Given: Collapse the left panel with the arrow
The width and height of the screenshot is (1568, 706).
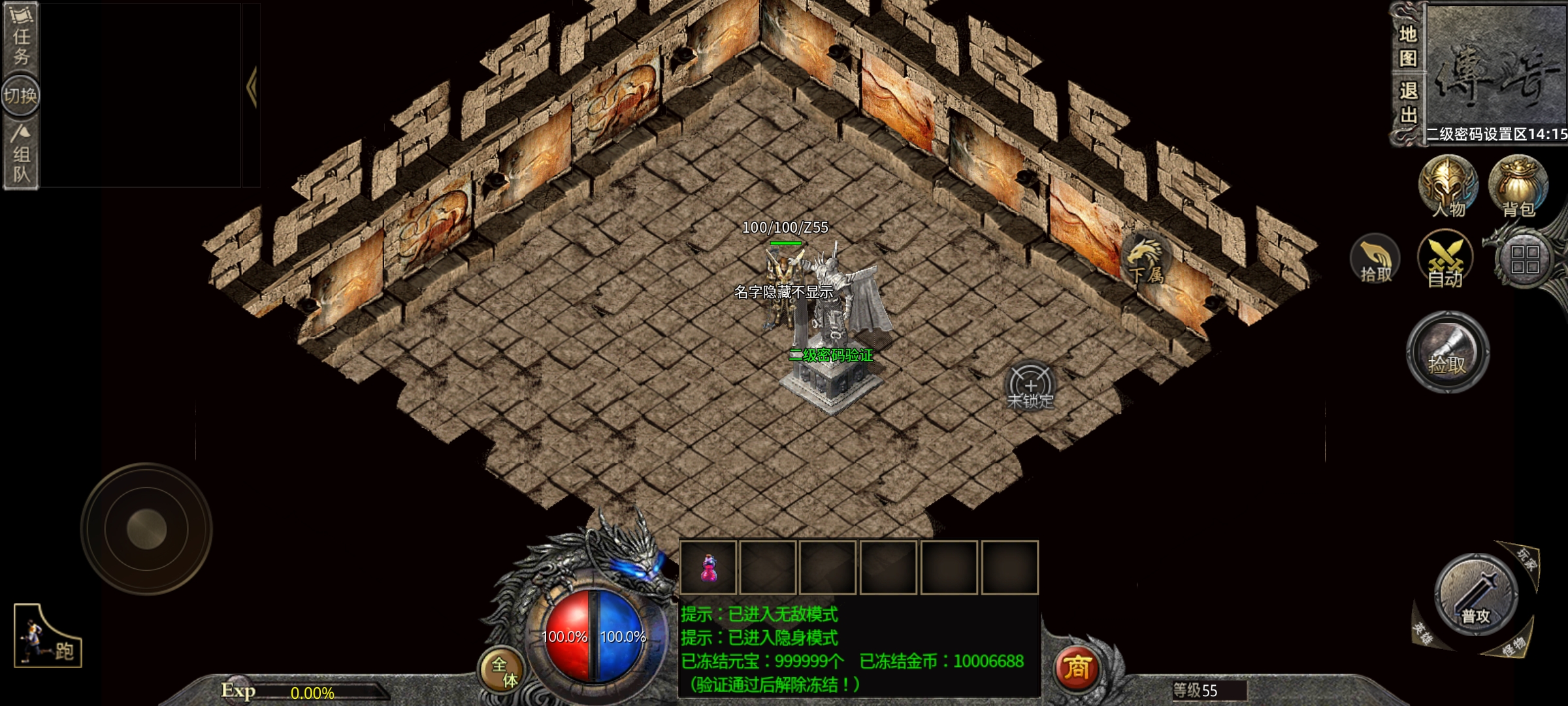Looking at the screenshot, I should [252, 87].
